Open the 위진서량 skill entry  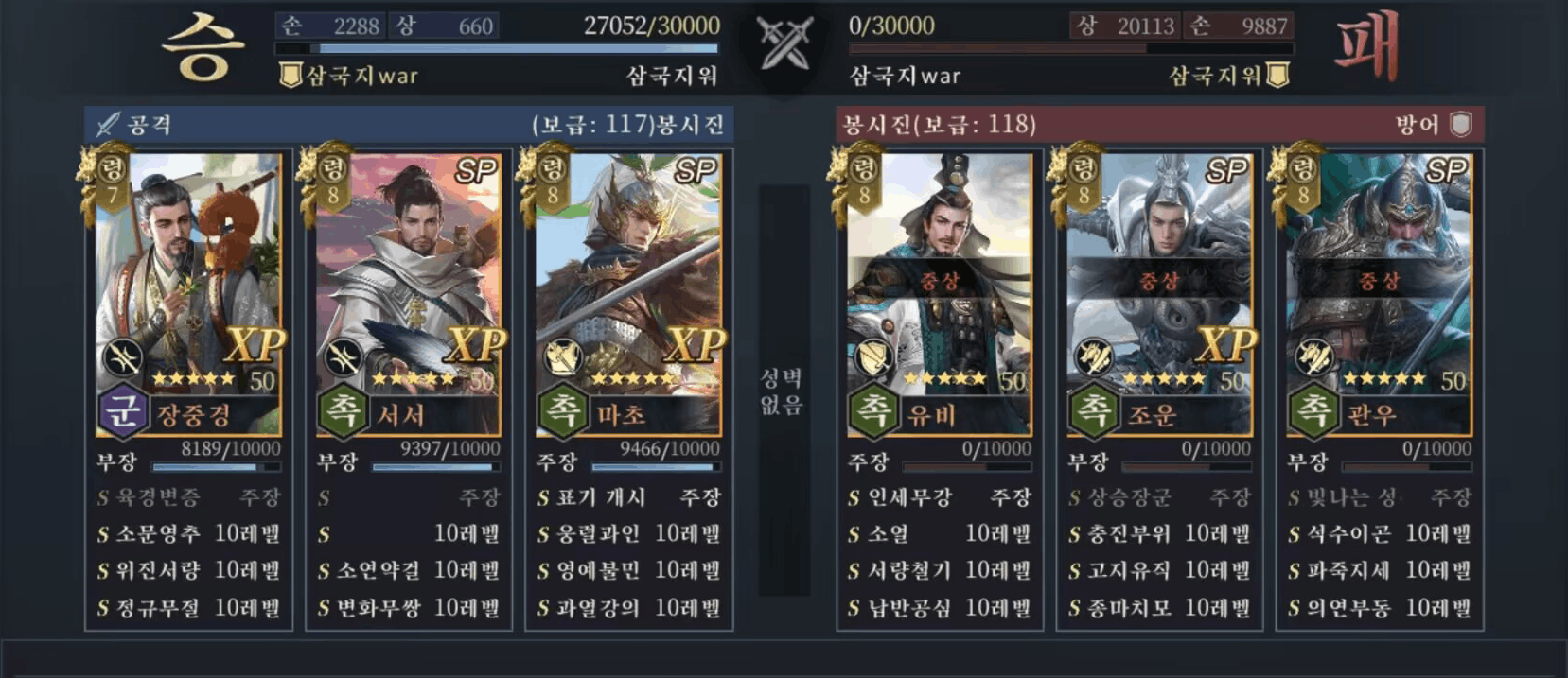(188, 571)
